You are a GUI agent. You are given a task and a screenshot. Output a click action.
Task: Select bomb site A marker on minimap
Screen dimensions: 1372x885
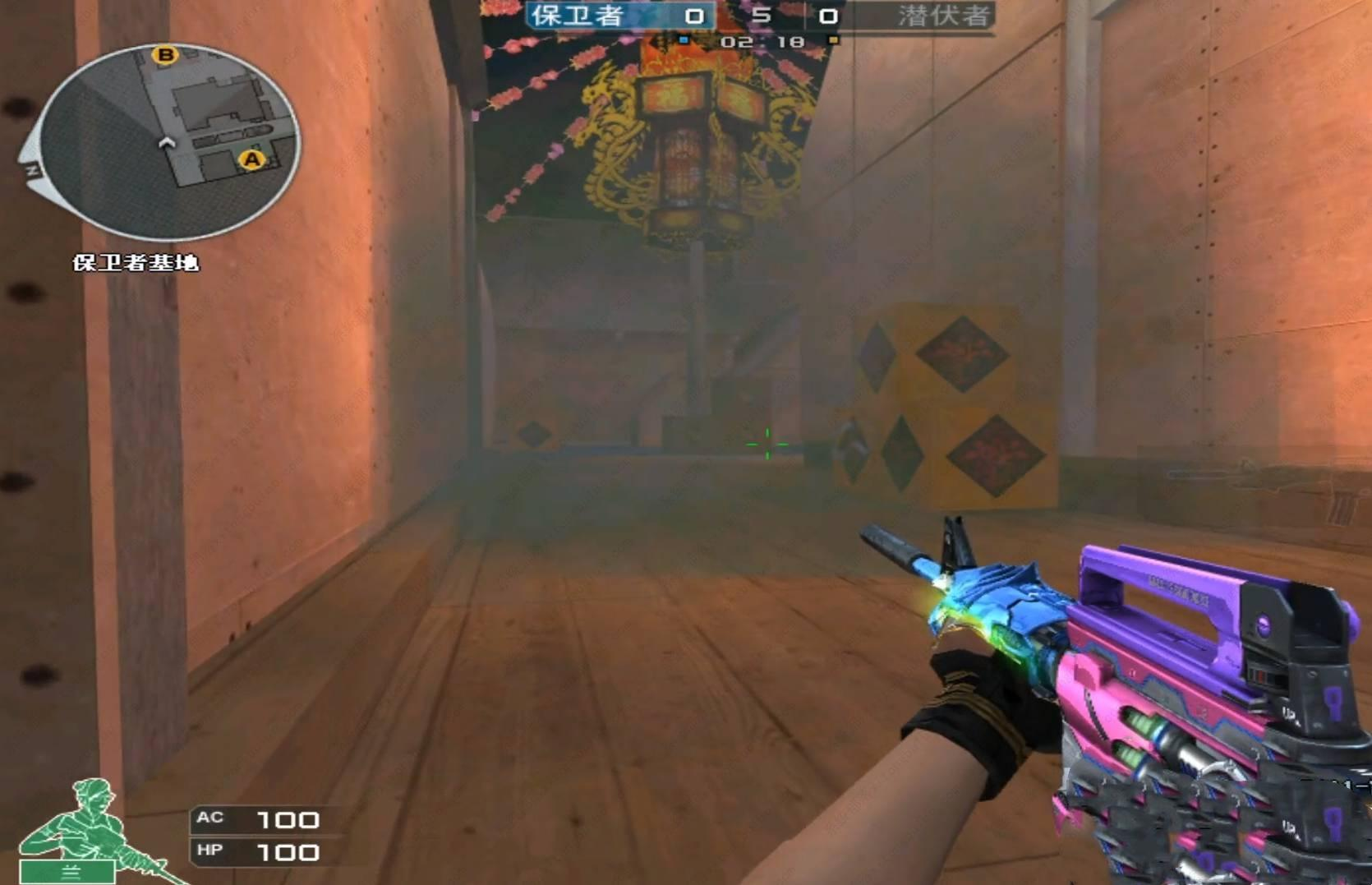coord(251,159)
